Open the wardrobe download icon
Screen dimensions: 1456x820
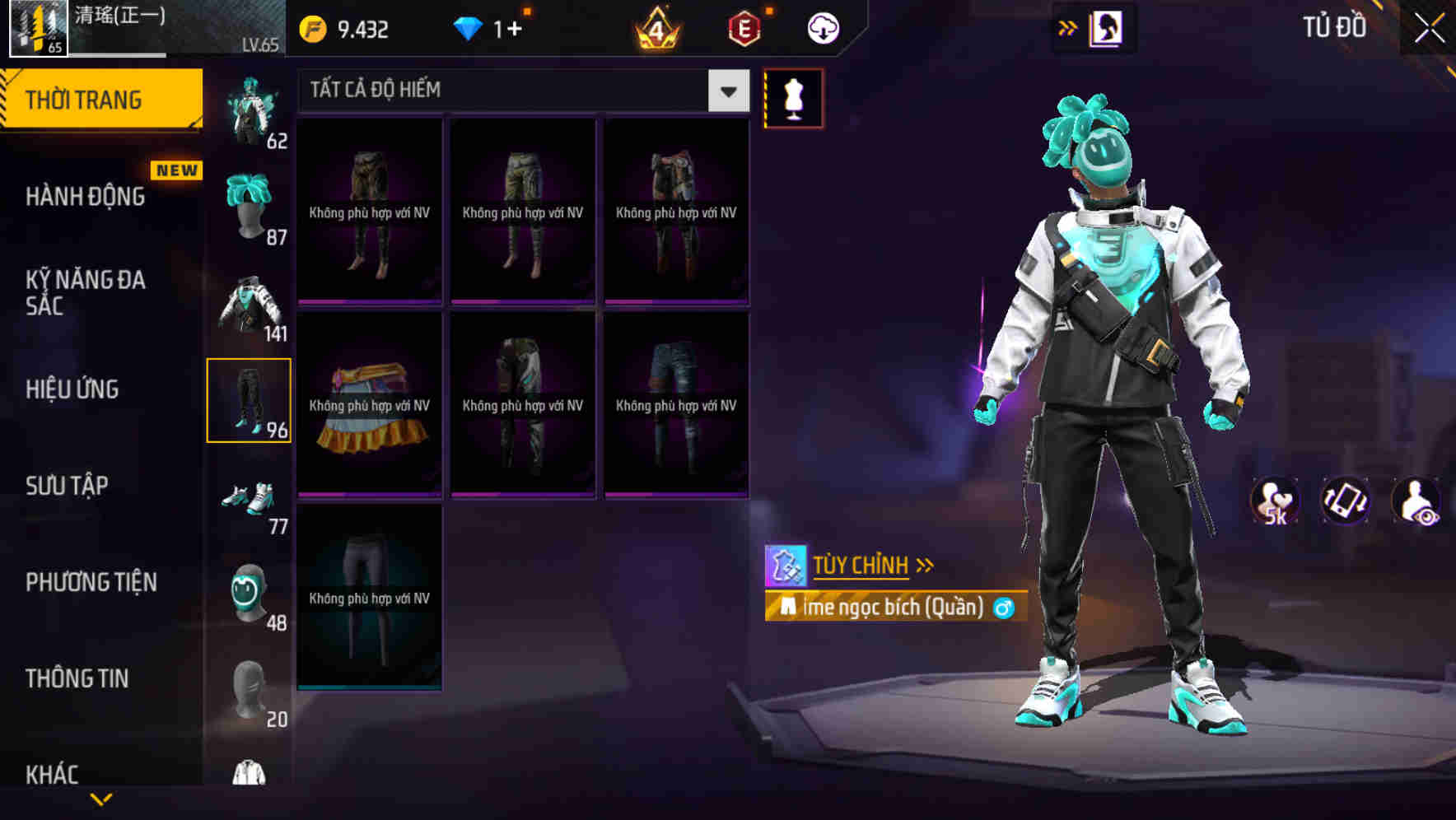pyautogui.click(x=823, y=27)
